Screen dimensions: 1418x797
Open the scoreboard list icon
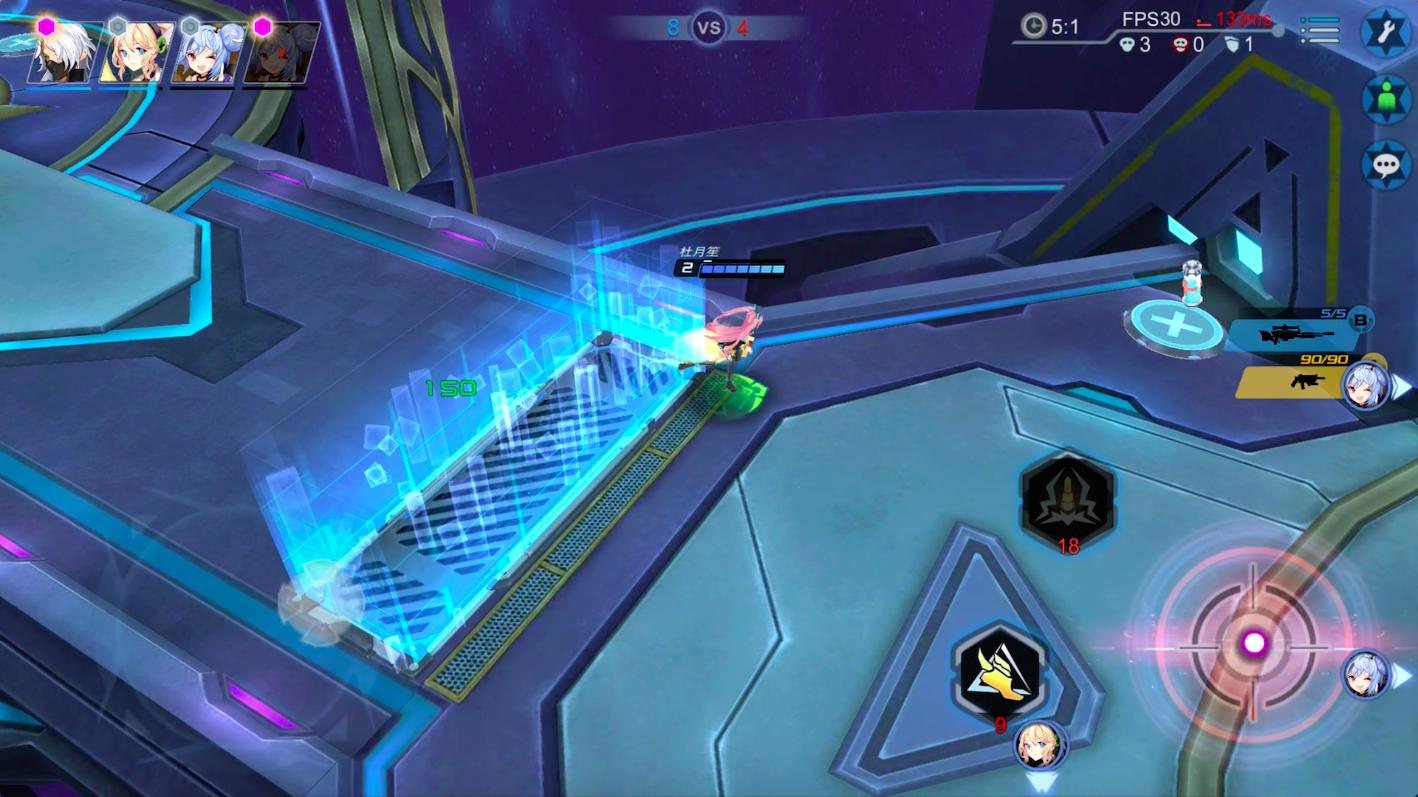[x=1320, y=30]
